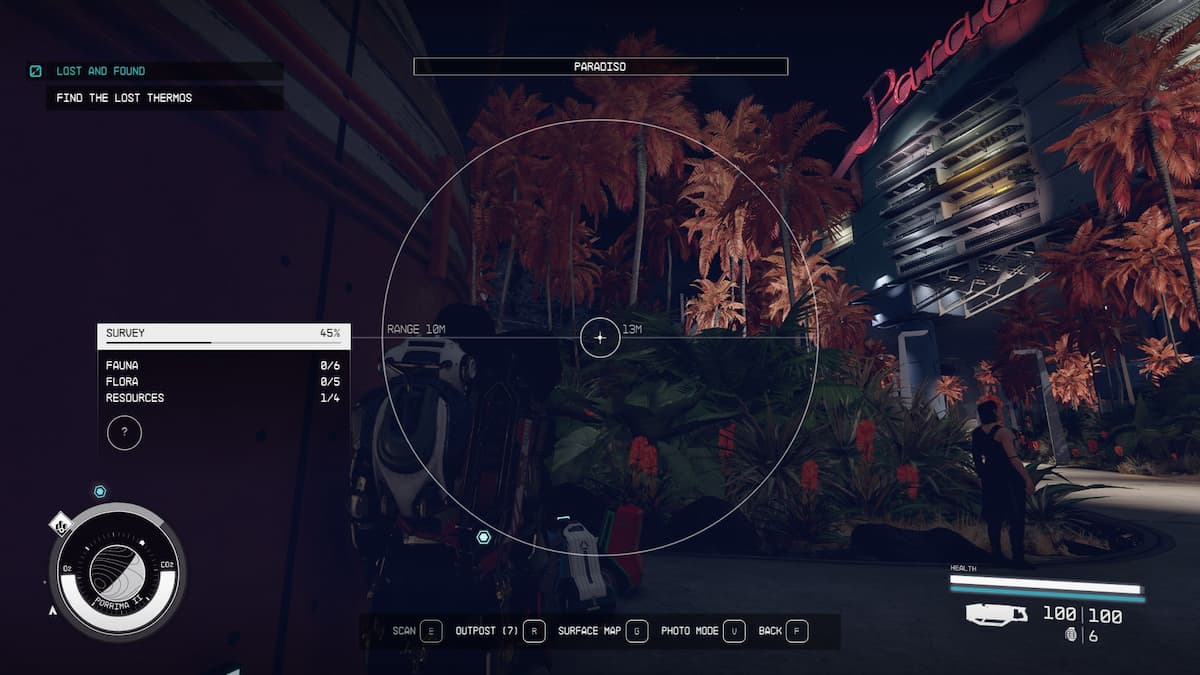Click the question mark circle icon
The width and height of the screenshot is (1200, 675).
[124, 433]
